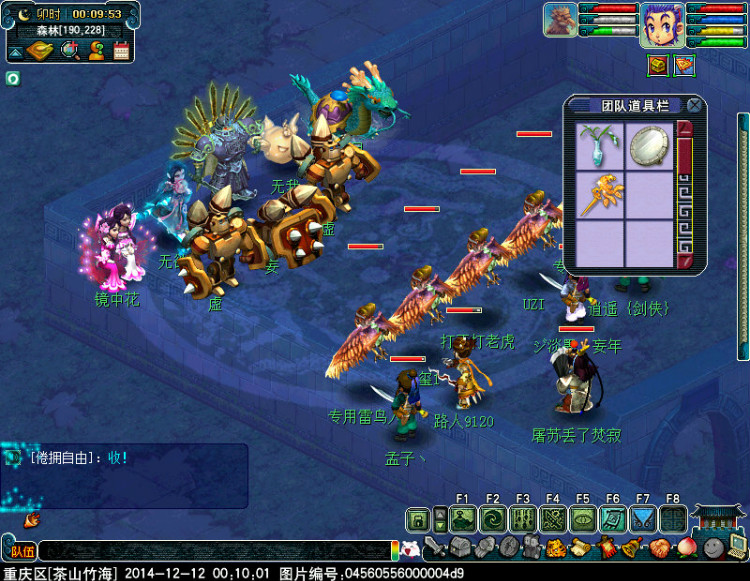This screenshot has height=581, width=750.
Task: Close the team item panel
Action: [694, 105]
